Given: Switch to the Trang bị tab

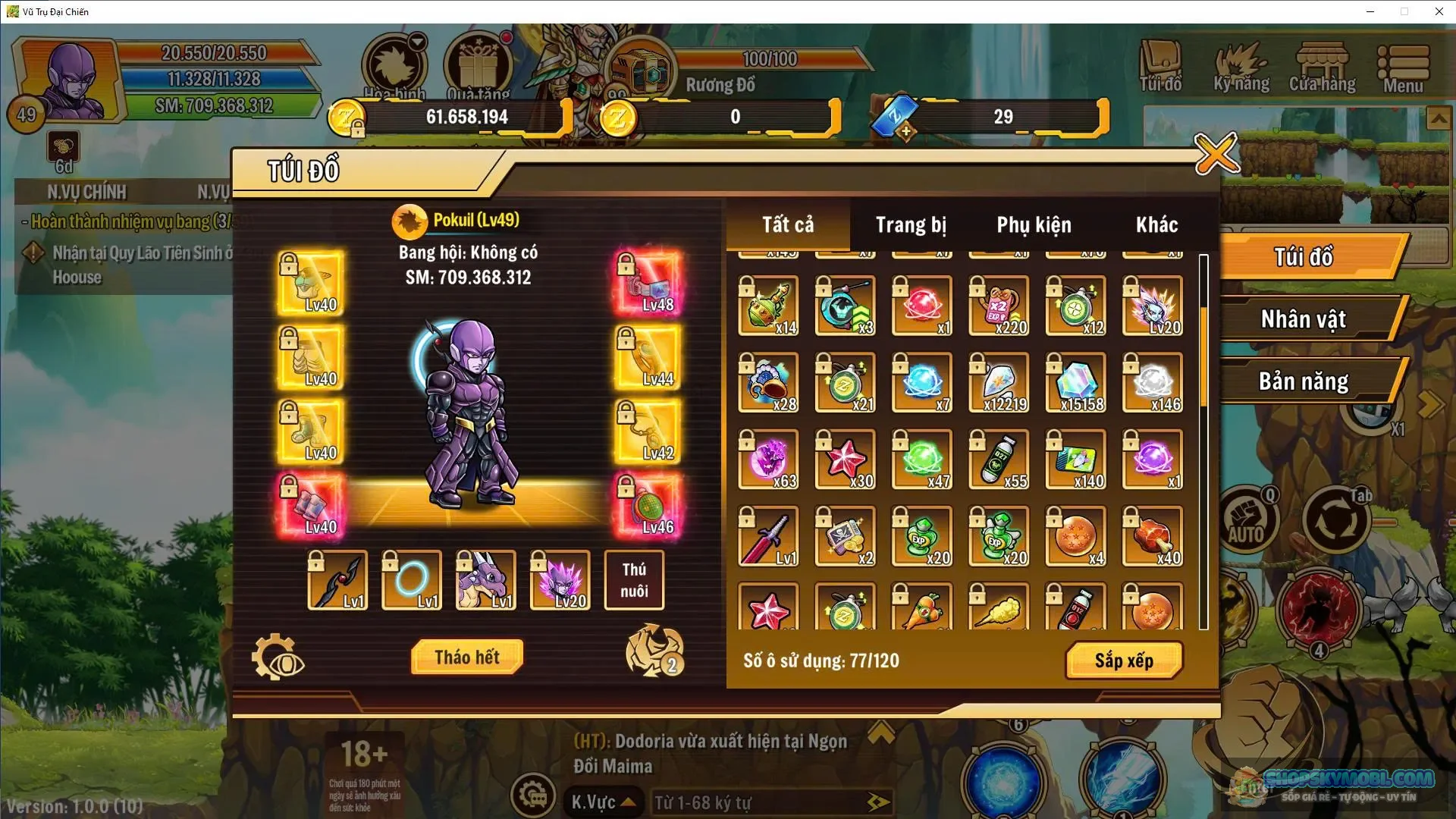Looking at the screenshot, I should [x=908, y=224].
